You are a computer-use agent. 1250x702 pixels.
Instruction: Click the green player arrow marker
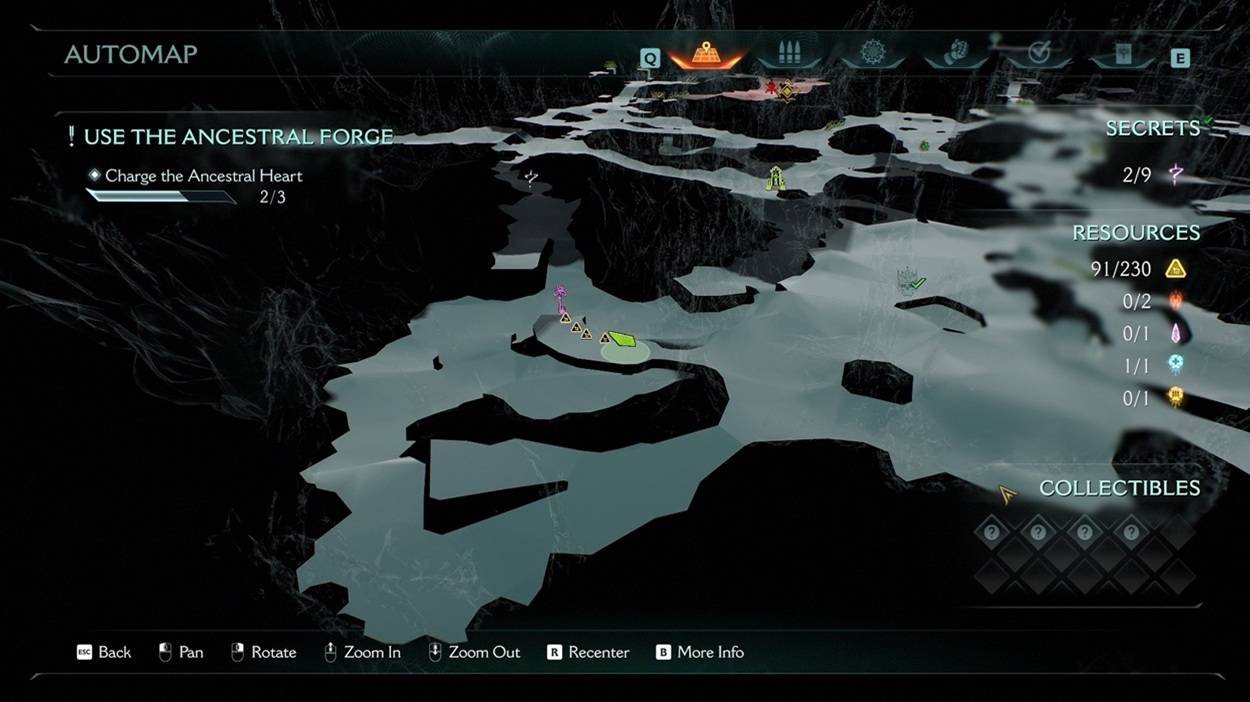pyautogui.click(x=622, y=340)
